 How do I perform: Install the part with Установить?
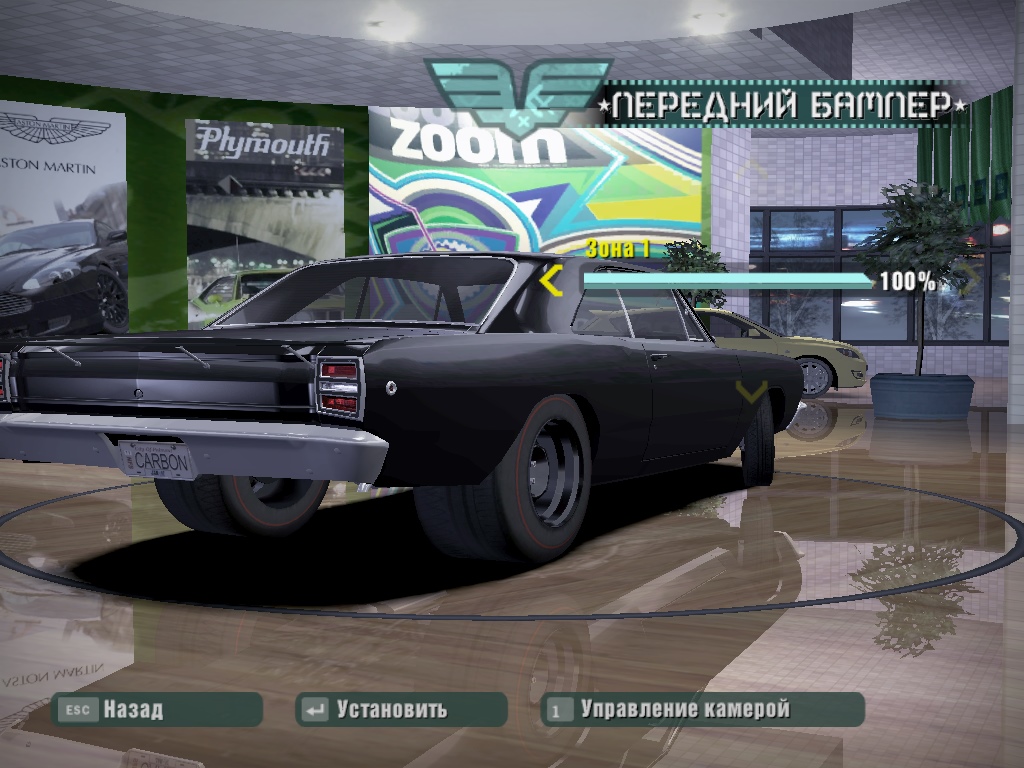point(401,710)
